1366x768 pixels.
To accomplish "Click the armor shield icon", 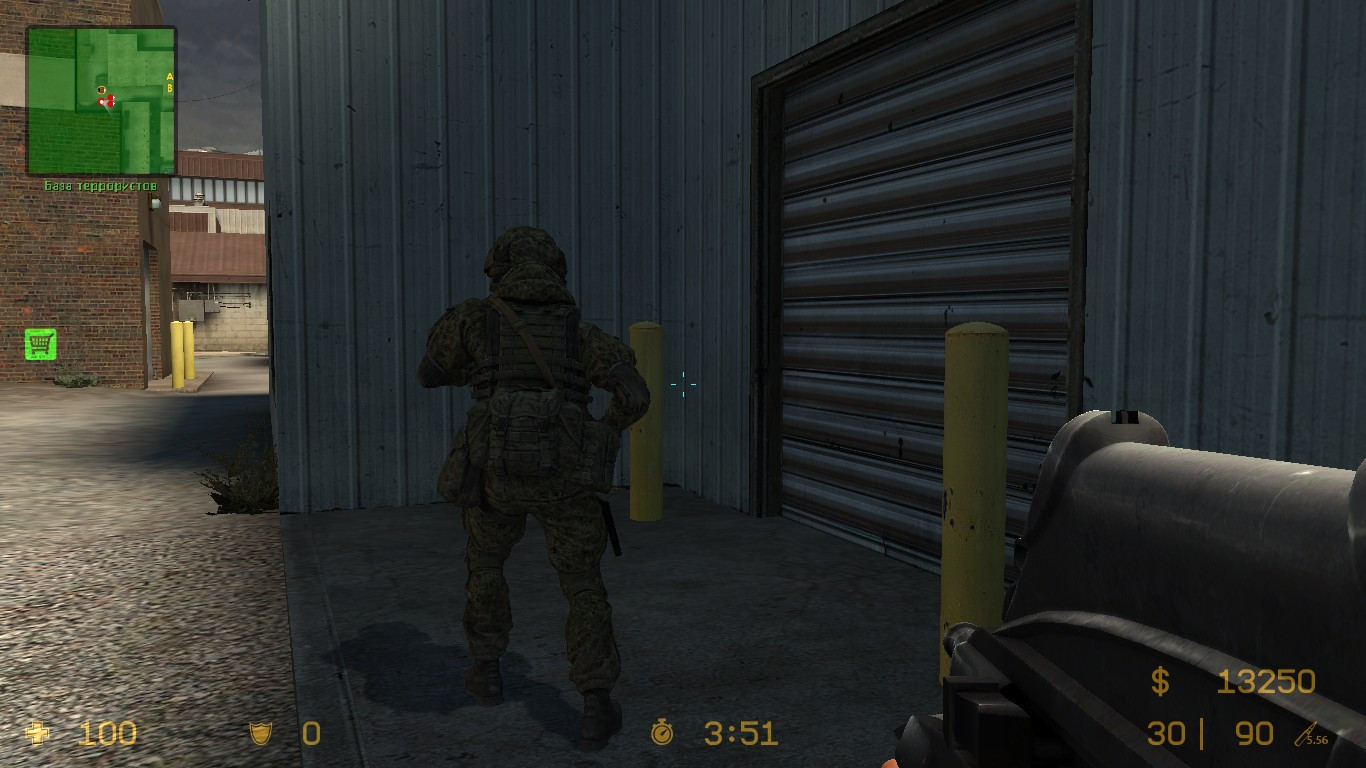I will tap(261, 732).
